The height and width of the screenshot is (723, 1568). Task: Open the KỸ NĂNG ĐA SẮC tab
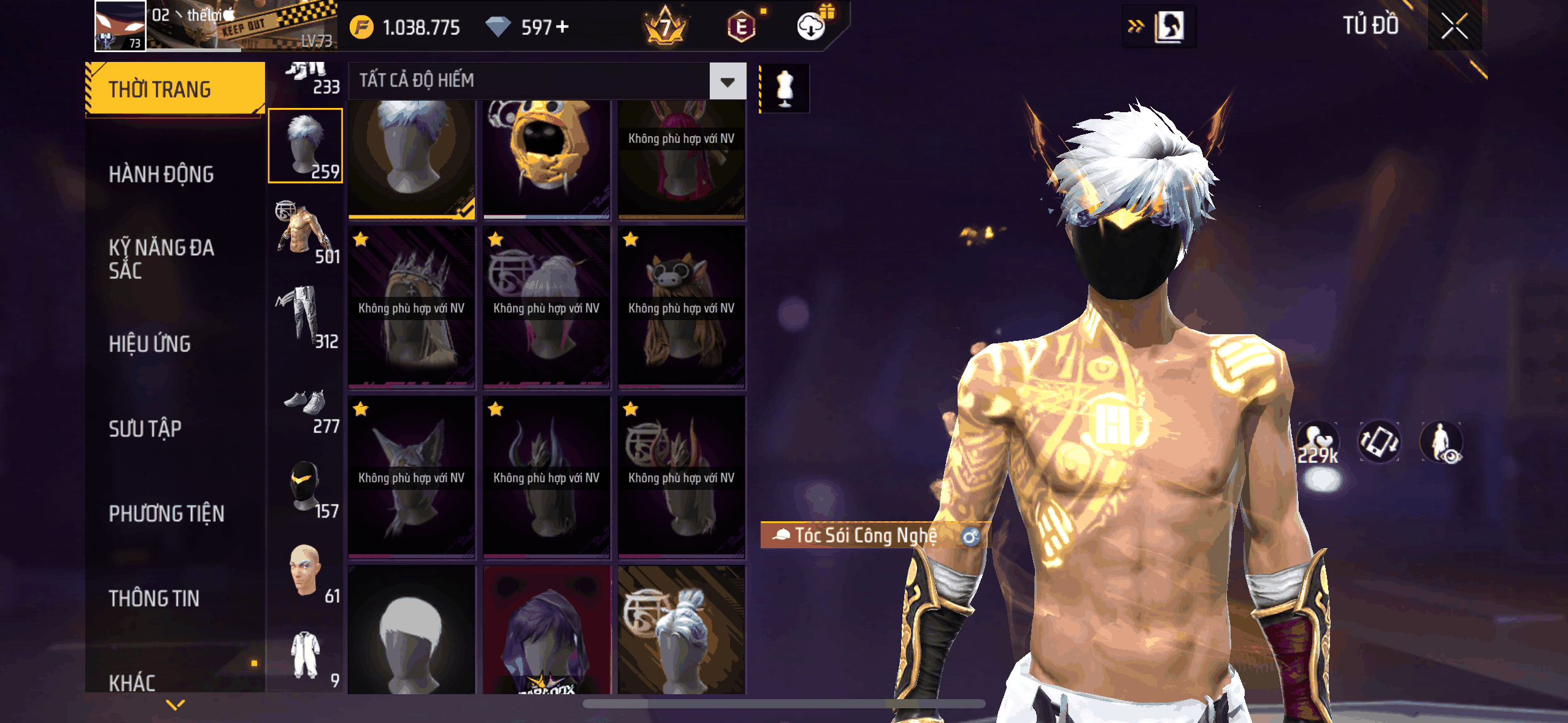click(x=161, y=259)
